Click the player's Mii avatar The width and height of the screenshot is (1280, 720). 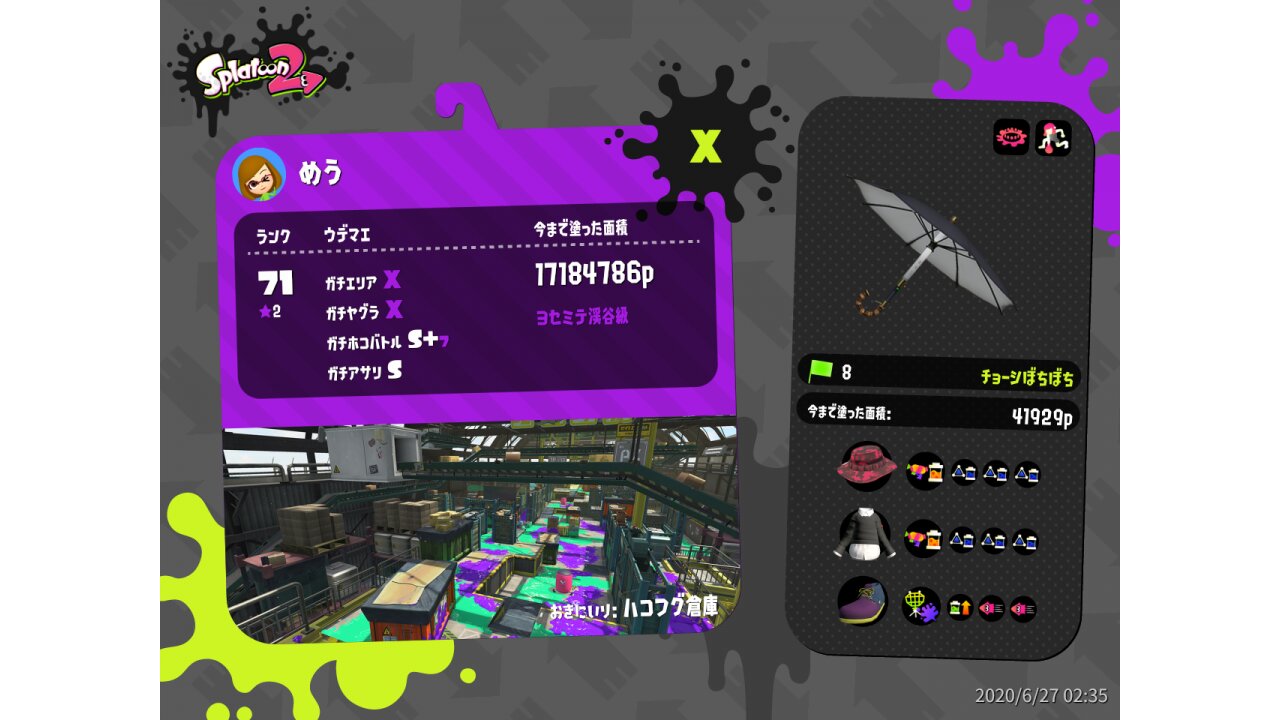(258, 174)
